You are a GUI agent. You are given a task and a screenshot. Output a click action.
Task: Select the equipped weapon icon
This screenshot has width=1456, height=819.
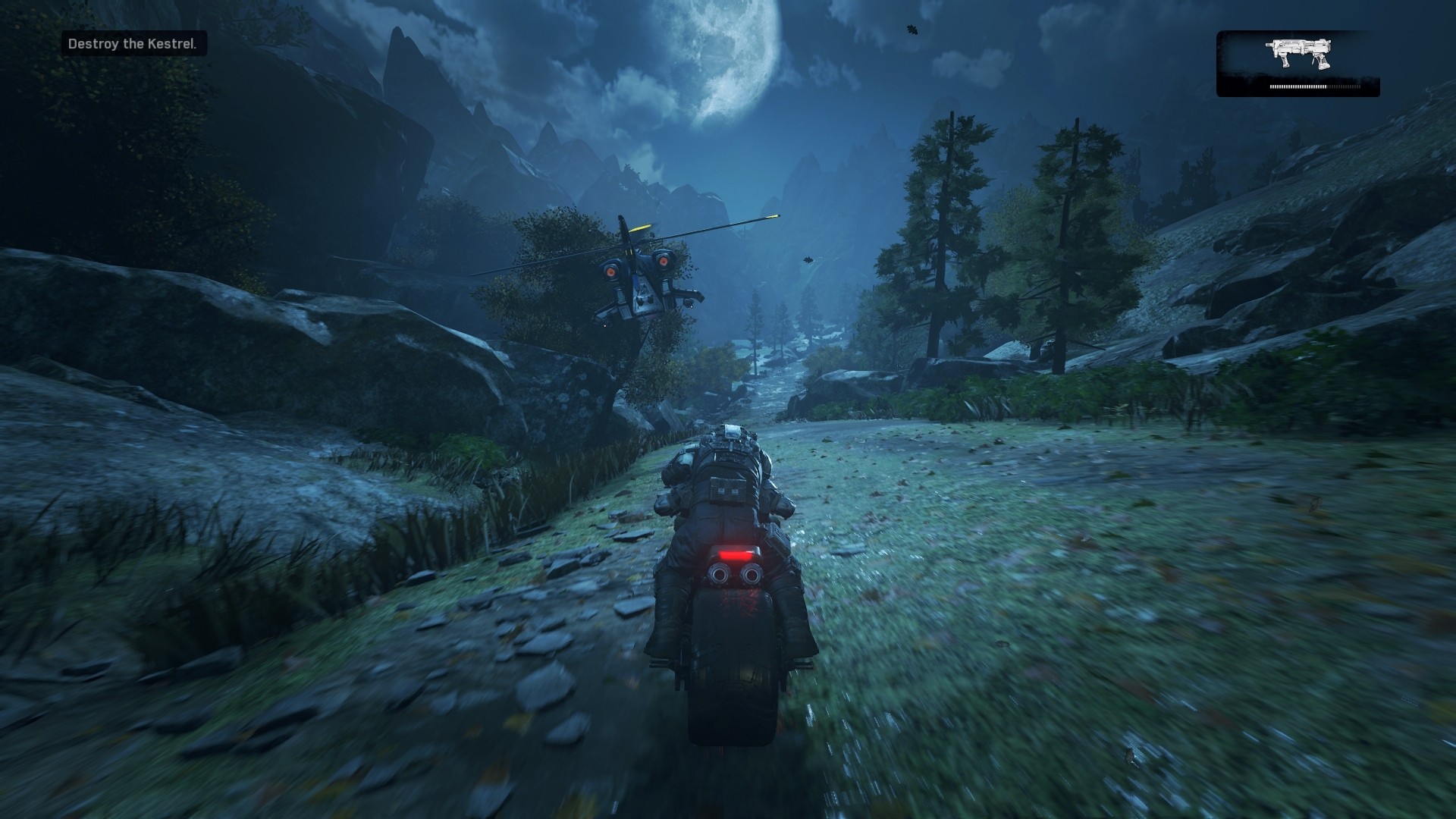(1299, 54)
